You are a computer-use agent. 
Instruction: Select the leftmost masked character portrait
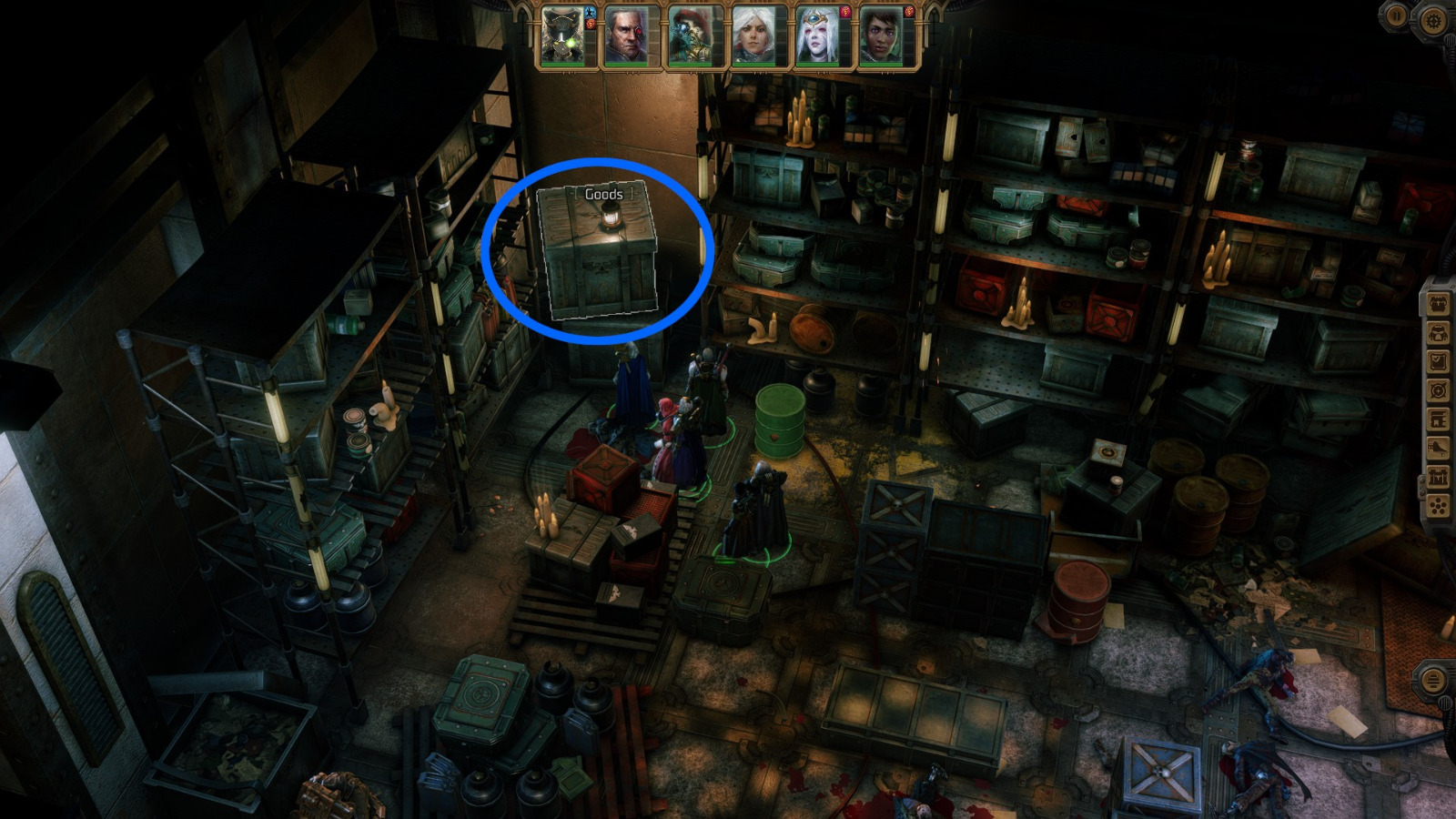[561, 36]
